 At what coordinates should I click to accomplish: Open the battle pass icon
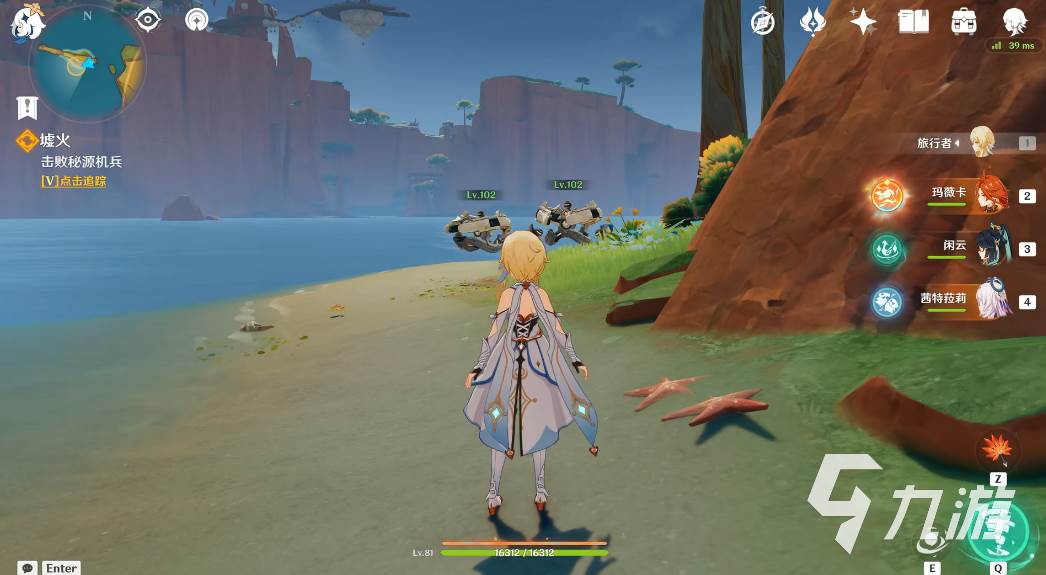pyautogui.click(x=813, y=21)
